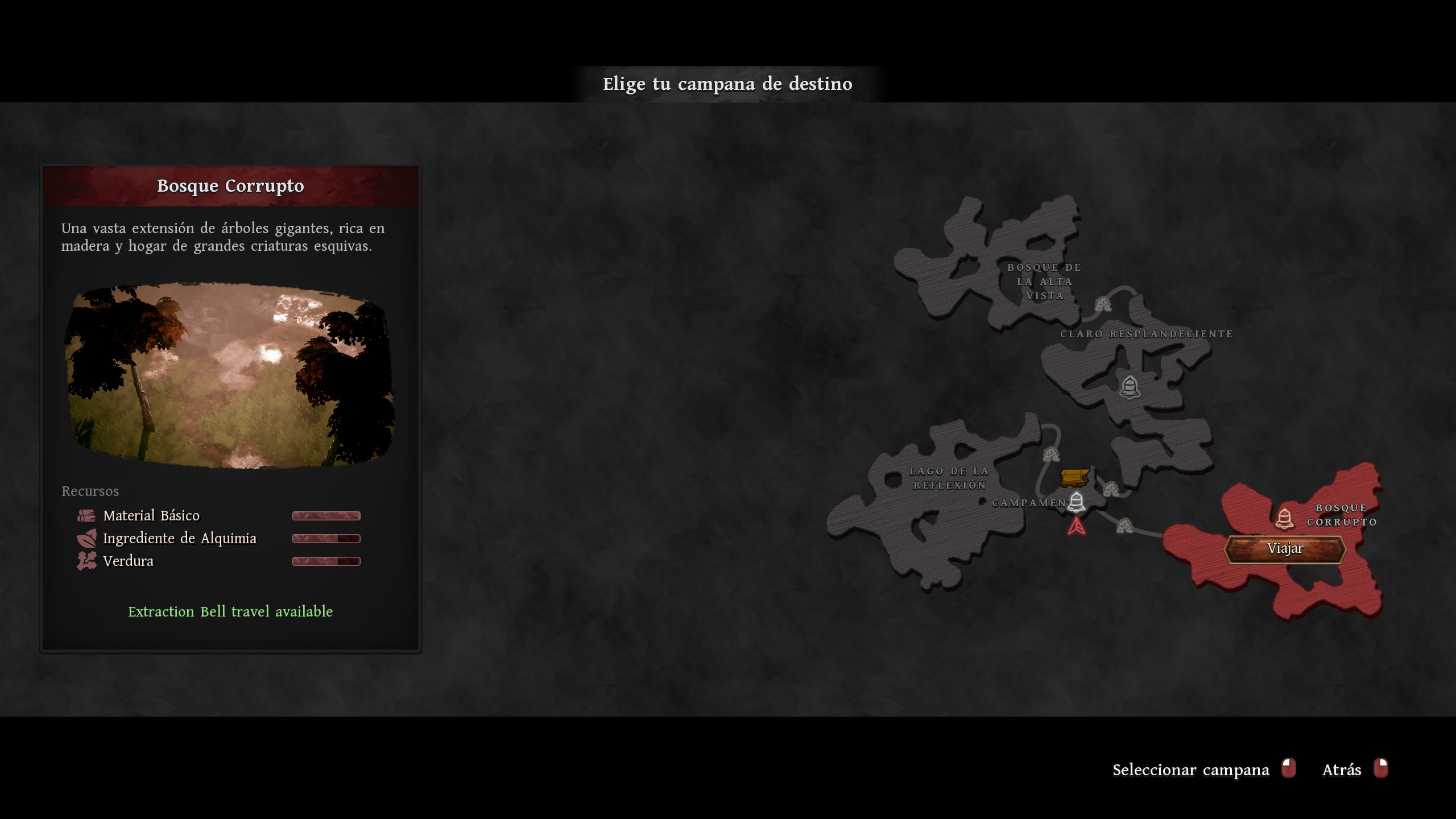Select the Bosque Corrupto bell marker
The width and height of the screenshot is (1456, 819).
click(x=1284, y=518)
